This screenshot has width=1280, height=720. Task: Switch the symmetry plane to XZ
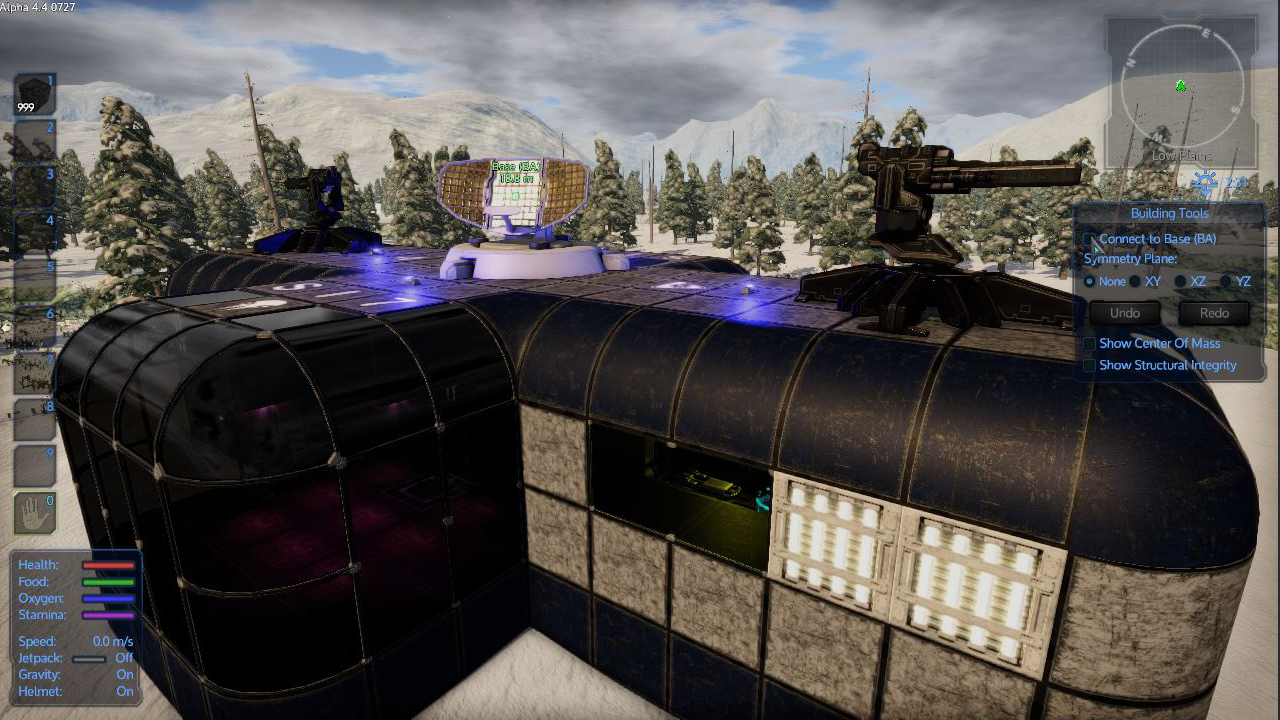pyautogui.click(x=1181, y=282)
